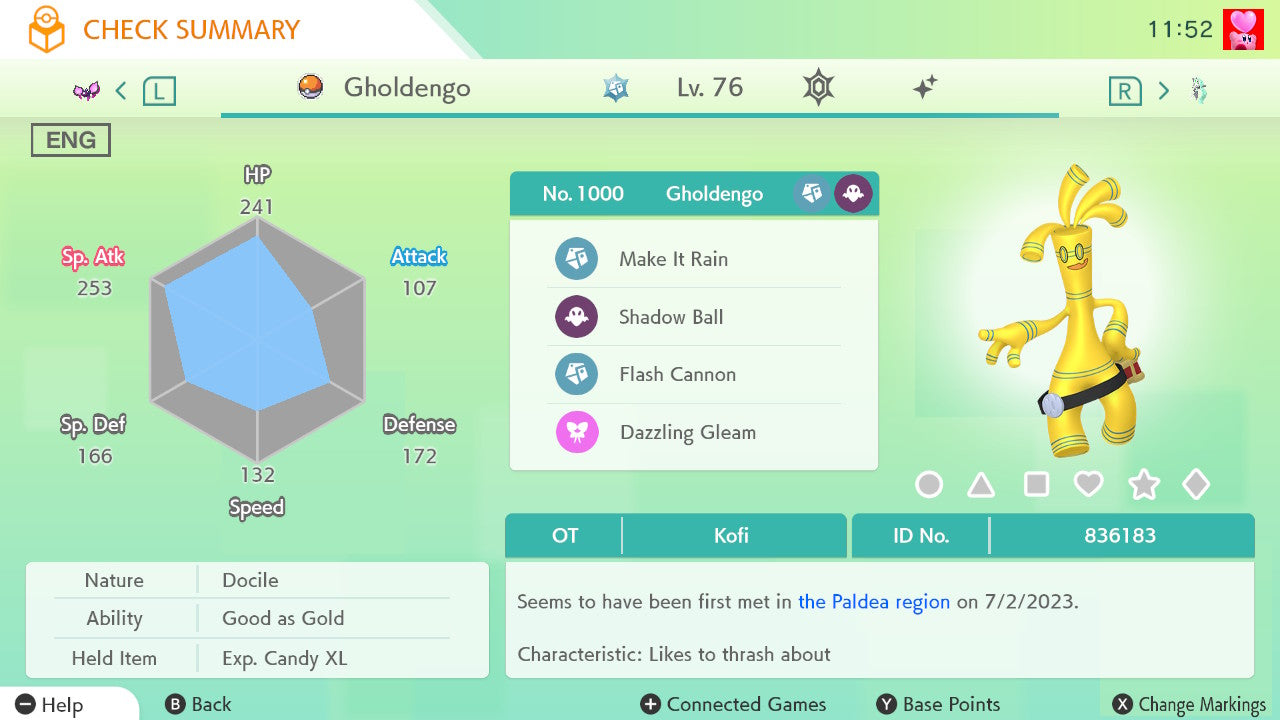Toggle the diamond marking
This screenshot has width=1280, height=720.
[1196, 485]
